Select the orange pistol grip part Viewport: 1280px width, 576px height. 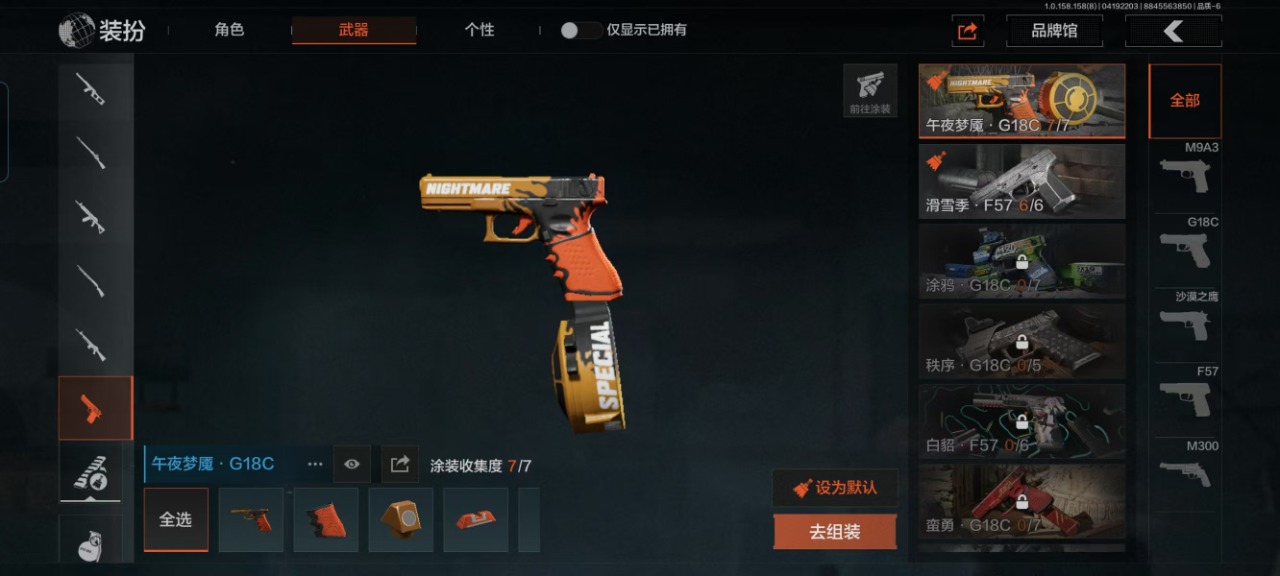click(326, 520)
